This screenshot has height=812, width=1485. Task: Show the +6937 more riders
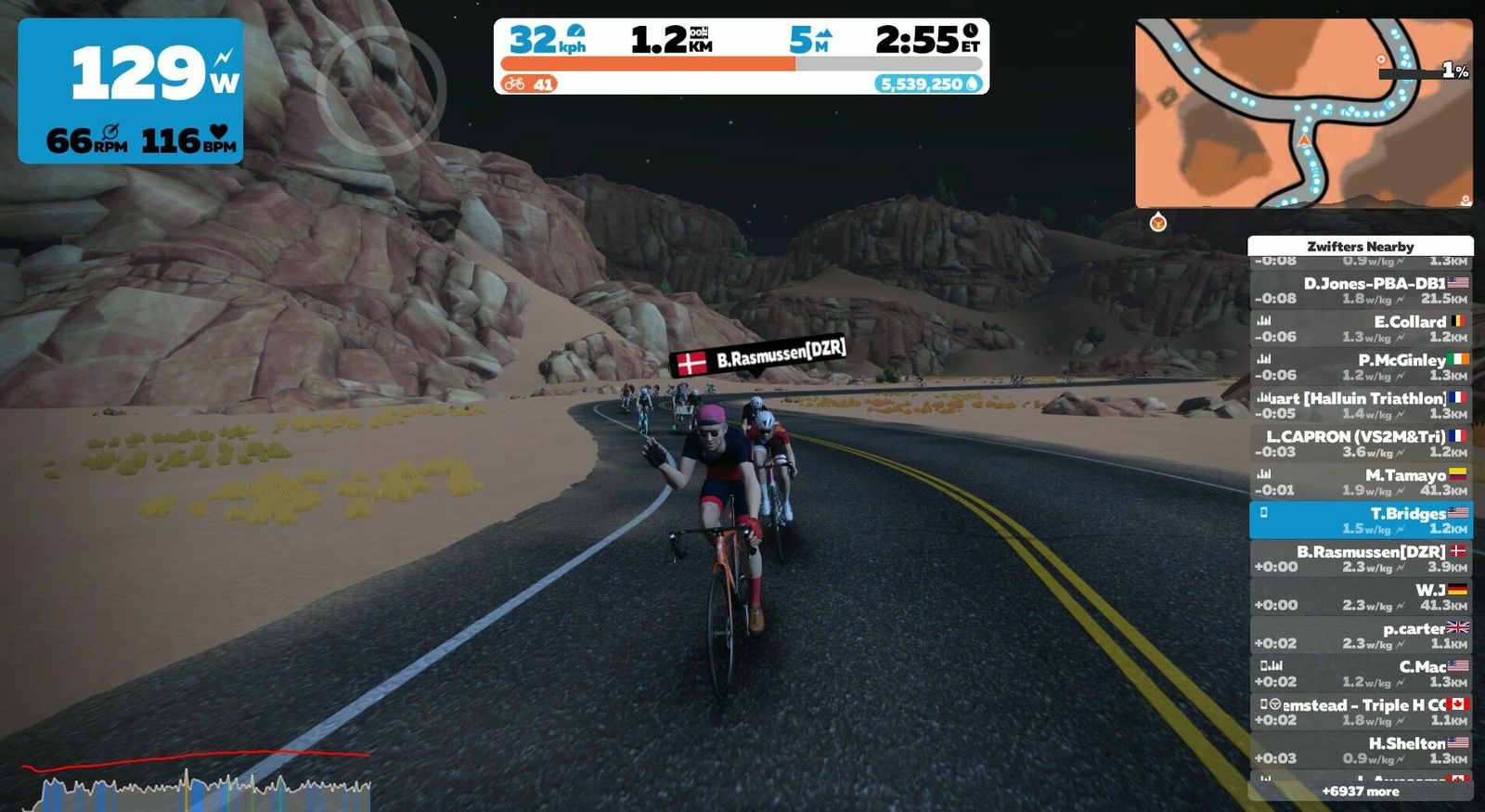(x=1361, y=792)
